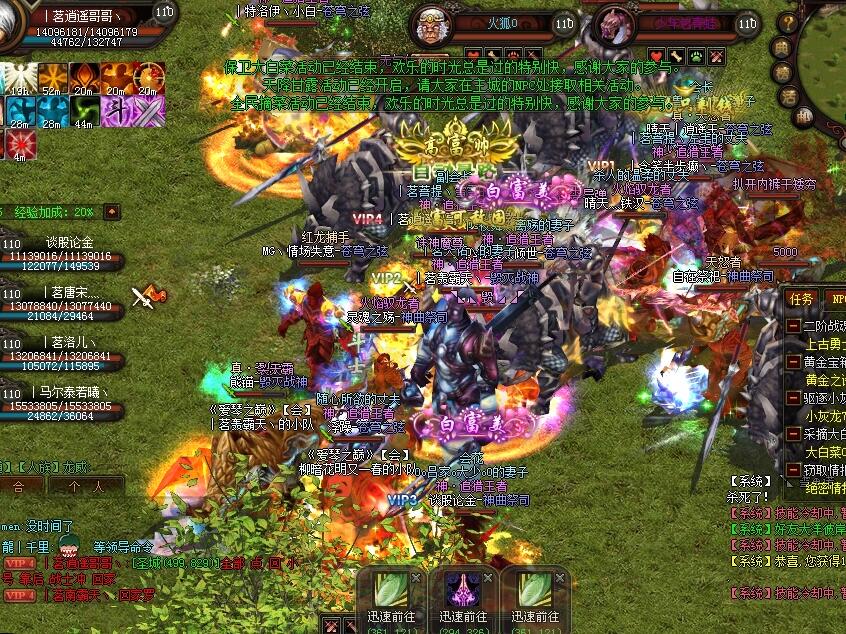Select the 火狐 target portrait

[x=433, y=25]
